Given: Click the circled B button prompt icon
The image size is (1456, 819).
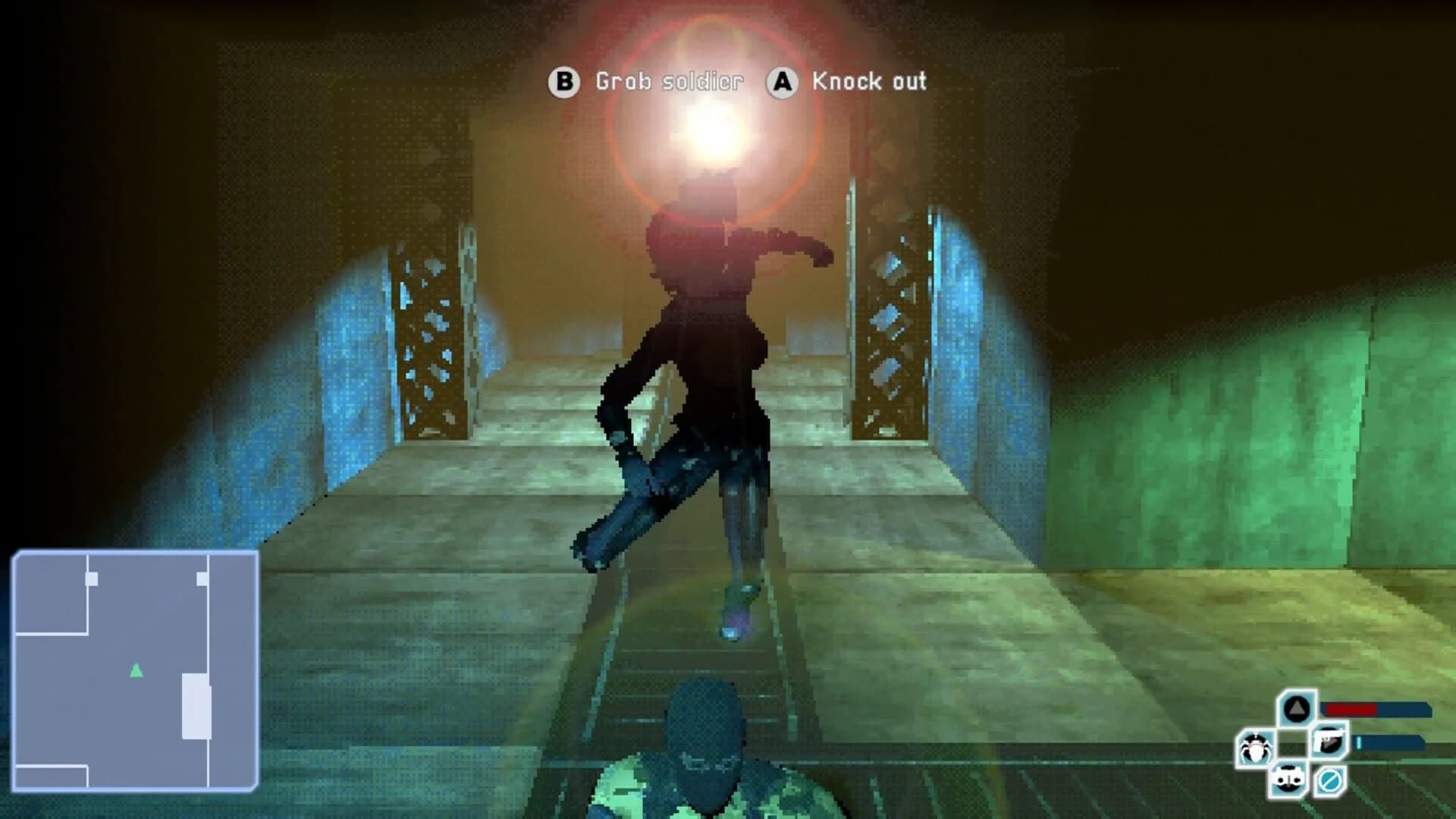Looking at the screenshot, I should tap(564, 82).
